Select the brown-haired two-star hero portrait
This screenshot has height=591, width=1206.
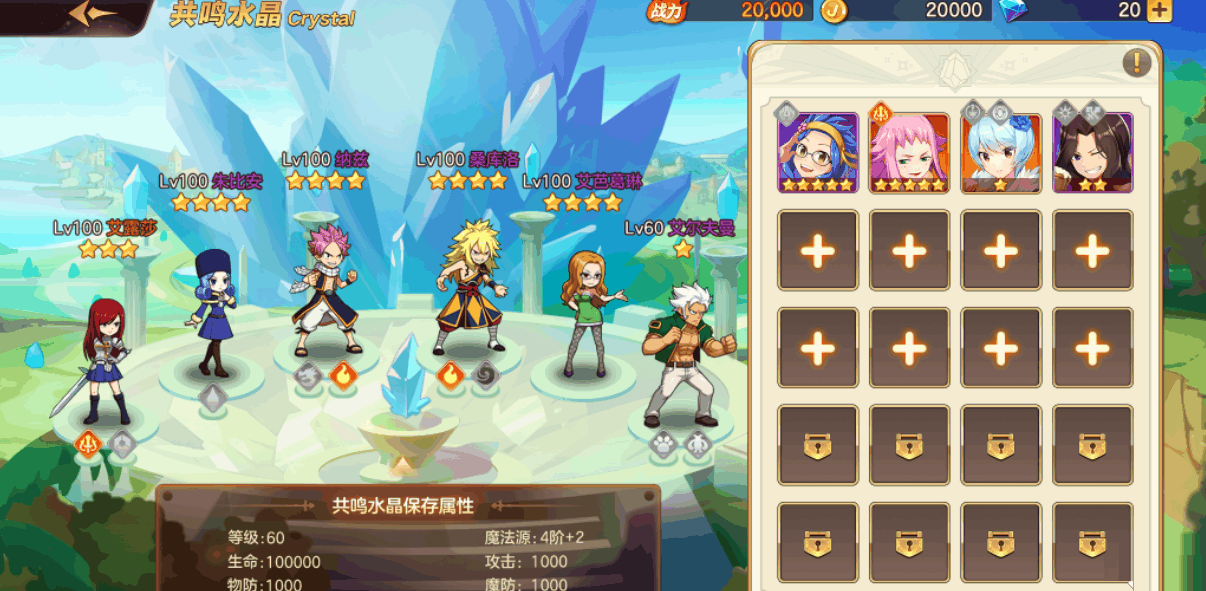(x=1092, y=152)
